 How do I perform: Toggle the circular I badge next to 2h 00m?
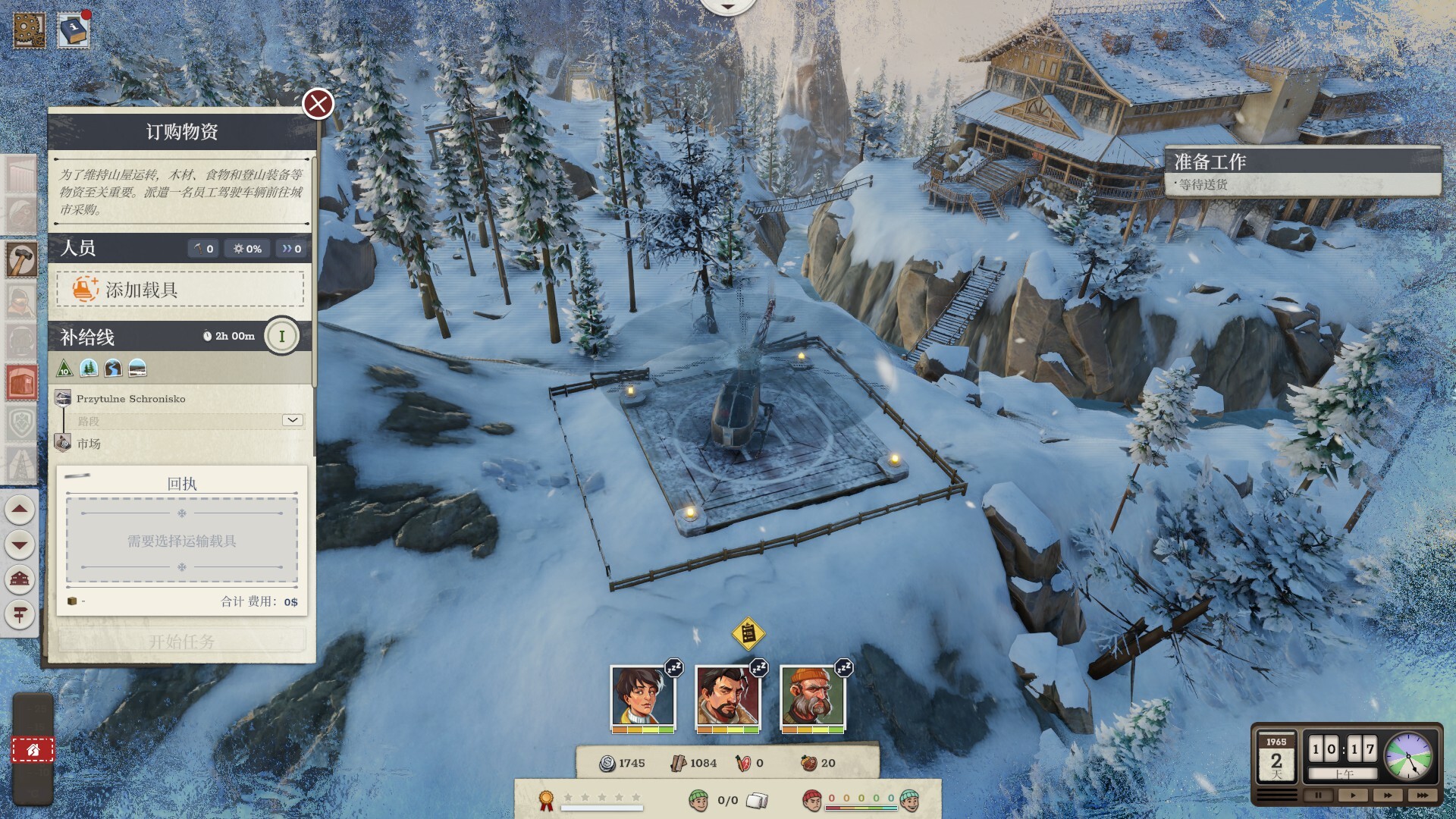coord(281,336)
